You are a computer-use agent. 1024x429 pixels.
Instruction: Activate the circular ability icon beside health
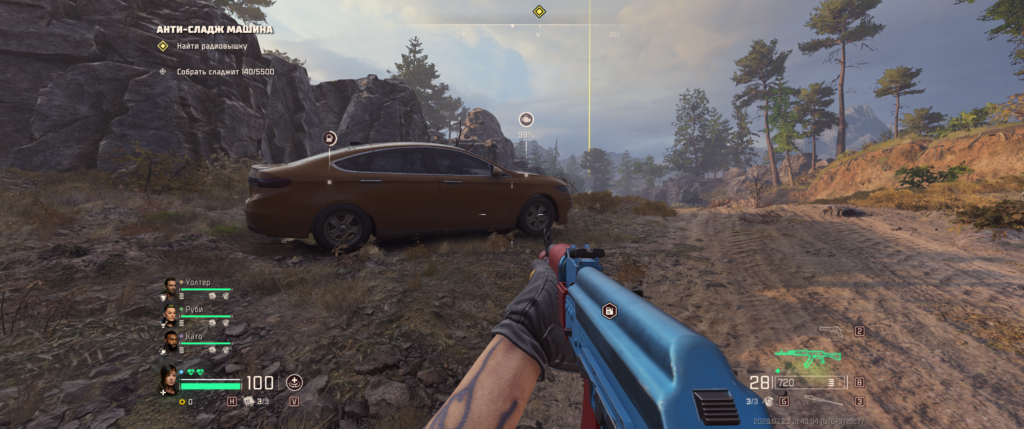click(294, 382)
